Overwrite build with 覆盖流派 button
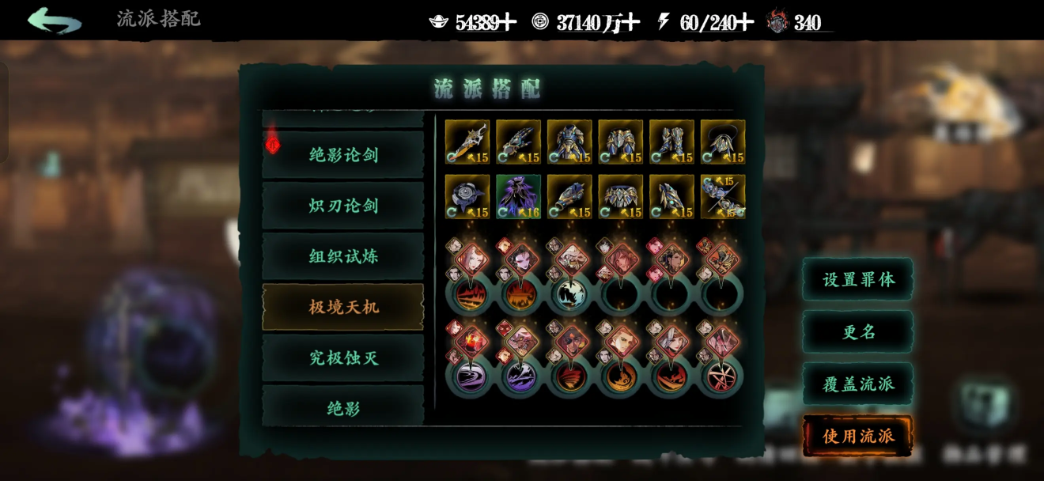Image resolution: width=1044 pixels, height=481 pixels. pos(857,384)
